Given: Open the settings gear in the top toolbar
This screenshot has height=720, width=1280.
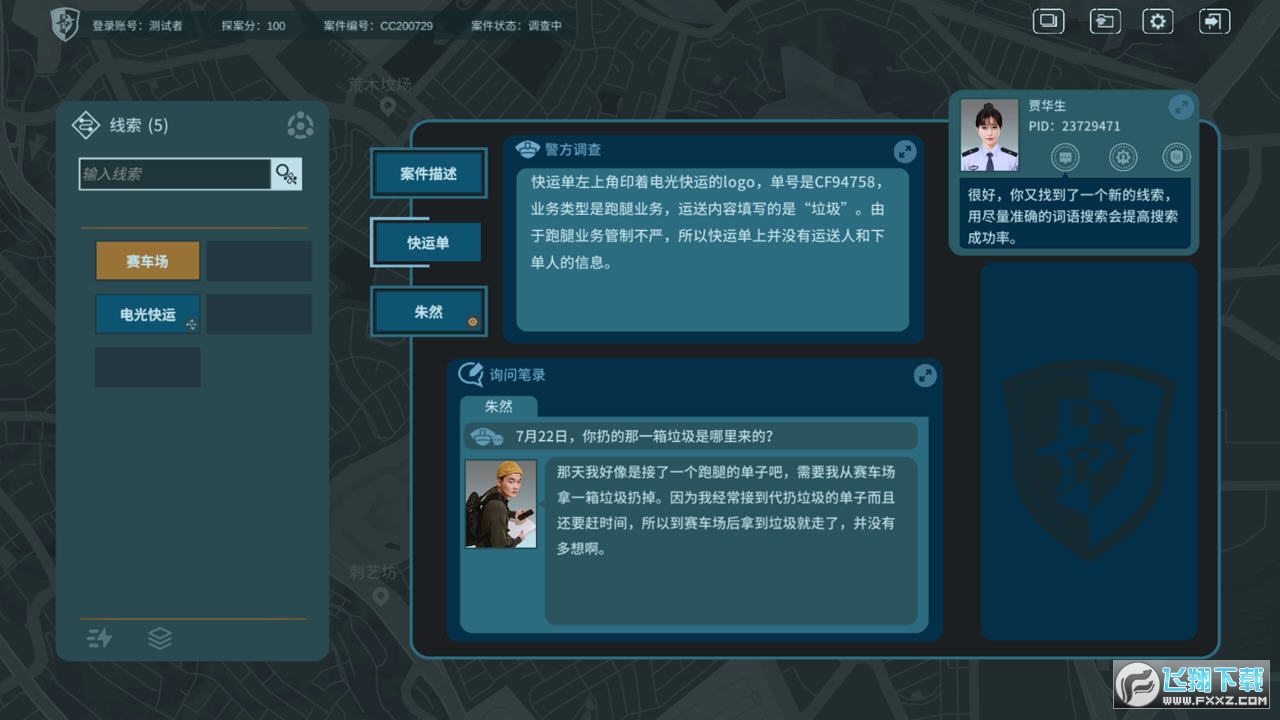Looking at the screenshot, I should coord(1157,20).
